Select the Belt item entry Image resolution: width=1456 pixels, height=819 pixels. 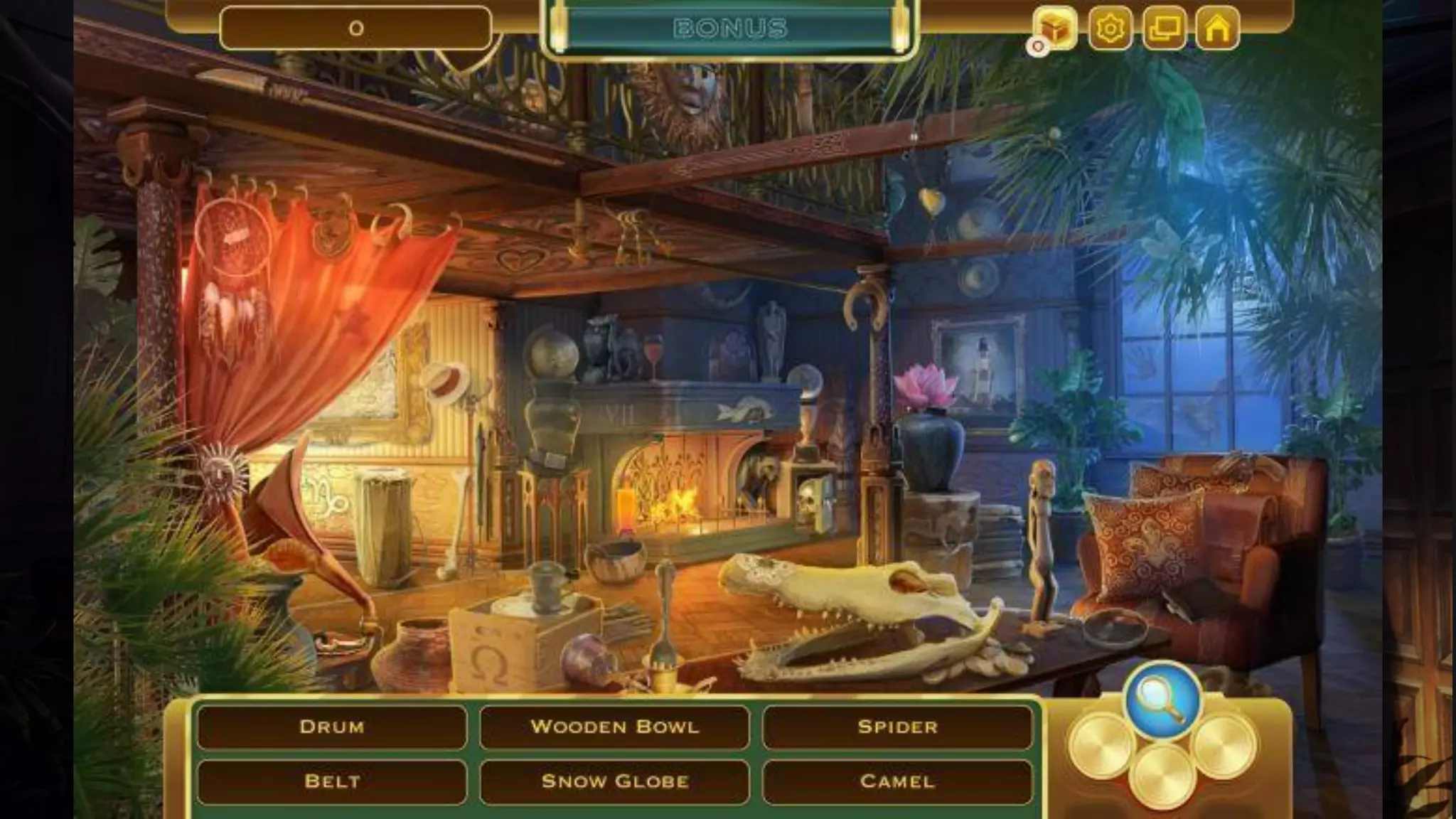332,781
